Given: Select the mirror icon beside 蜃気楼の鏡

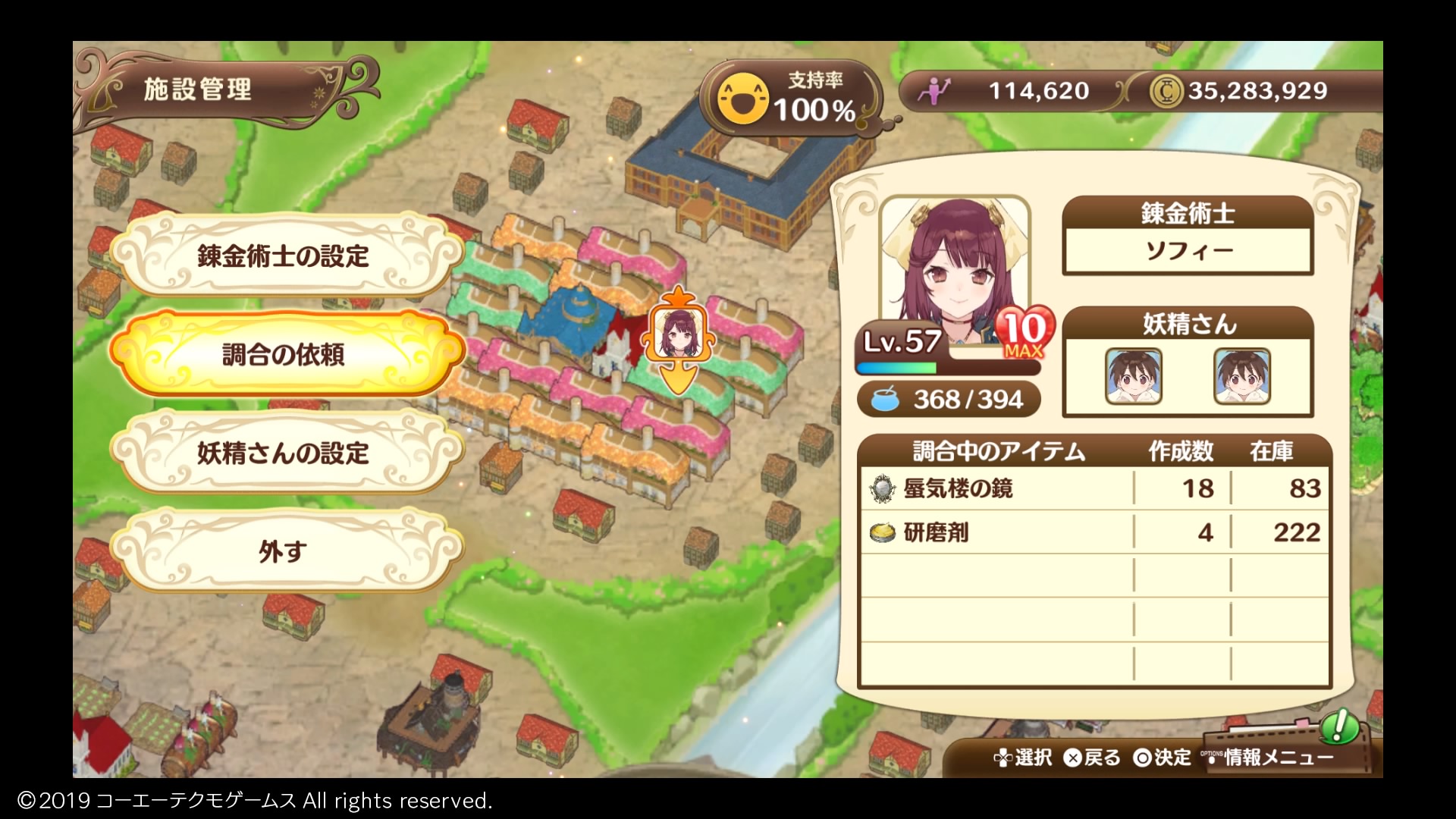Looking at the screenshot, I should click(880, 490).
